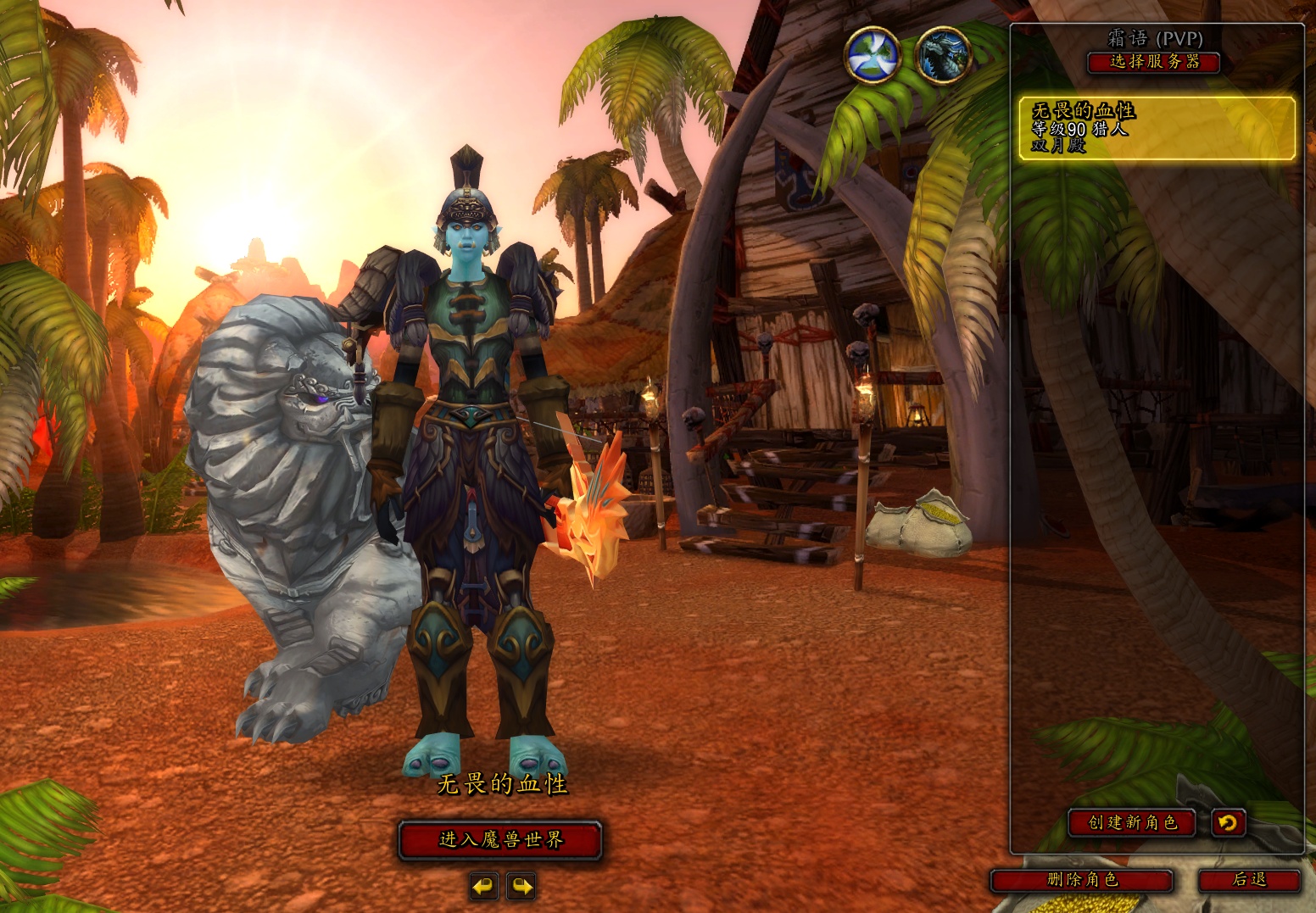Rotate the character with the left arrow
1316x913 pixels.
483,887
